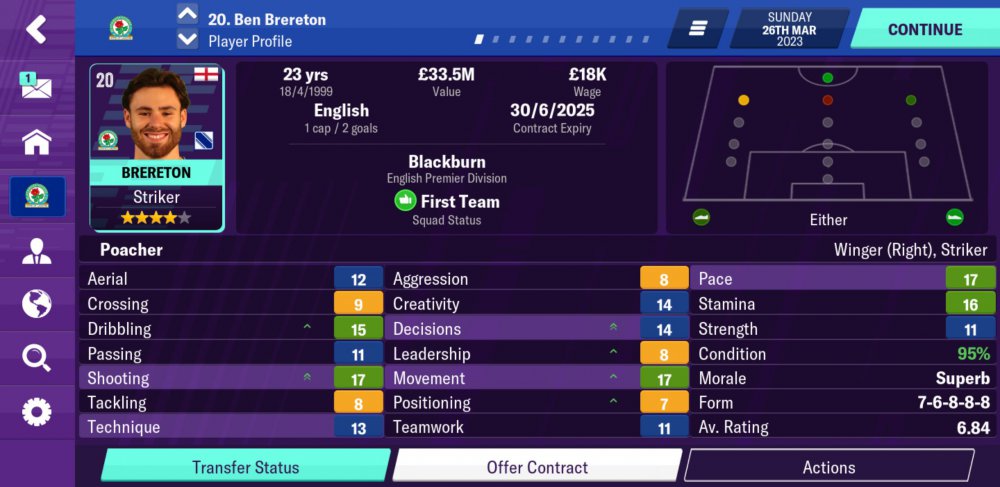Open the search magnifier
This screenshot has height=487, width=1000.
pos(36,357)
